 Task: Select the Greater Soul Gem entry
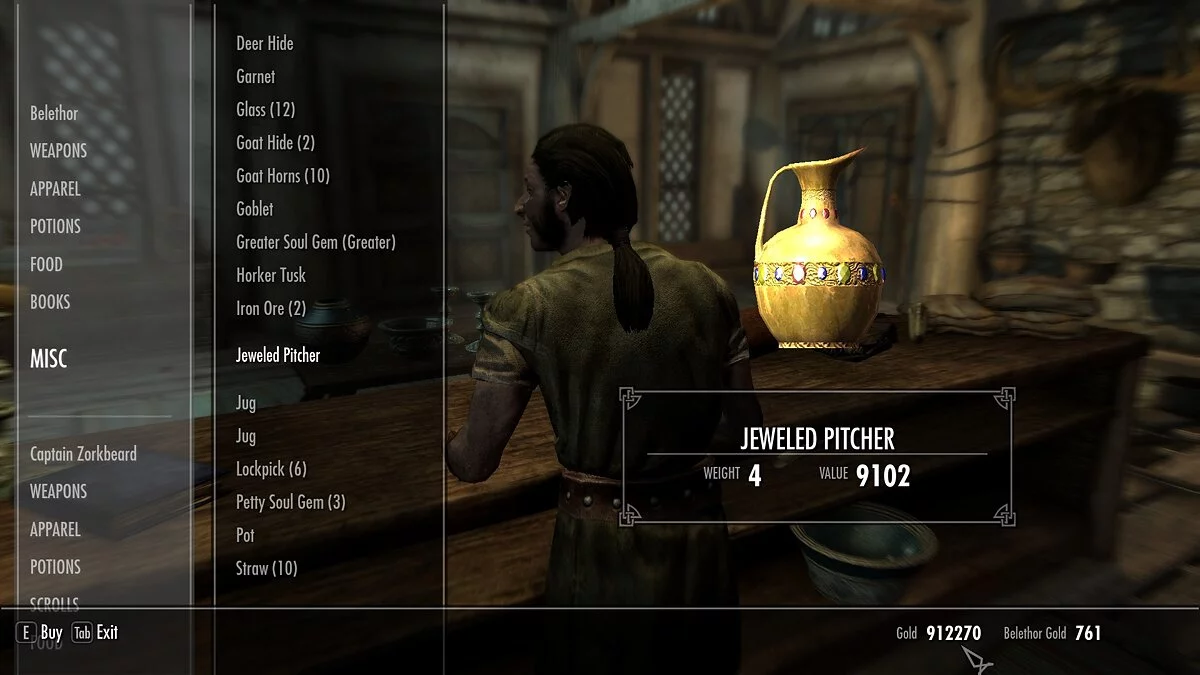pyautogui.click(x=316, y=242)
